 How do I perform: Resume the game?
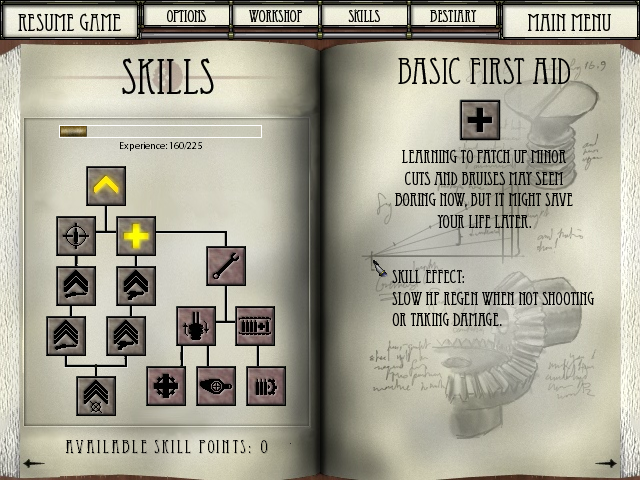69,21
